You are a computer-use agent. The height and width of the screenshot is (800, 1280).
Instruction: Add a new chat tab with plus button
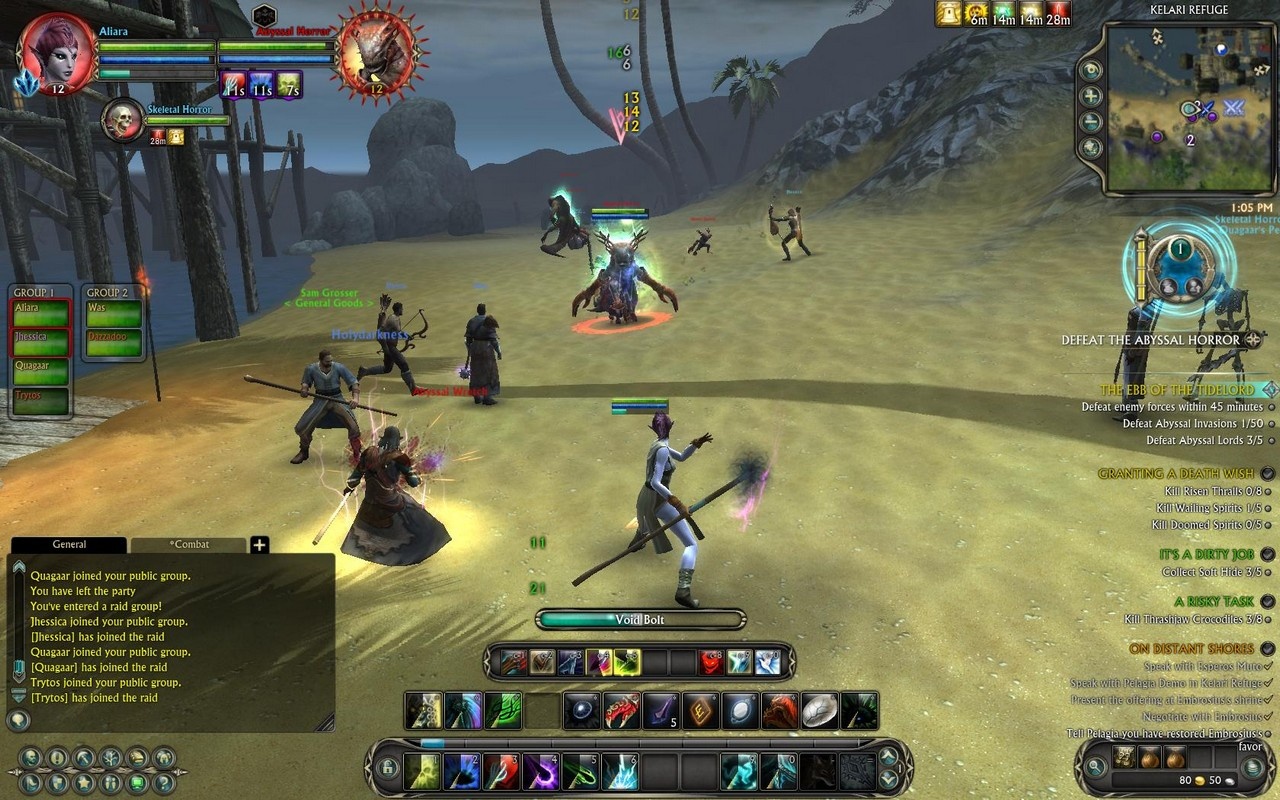[259, 545]
